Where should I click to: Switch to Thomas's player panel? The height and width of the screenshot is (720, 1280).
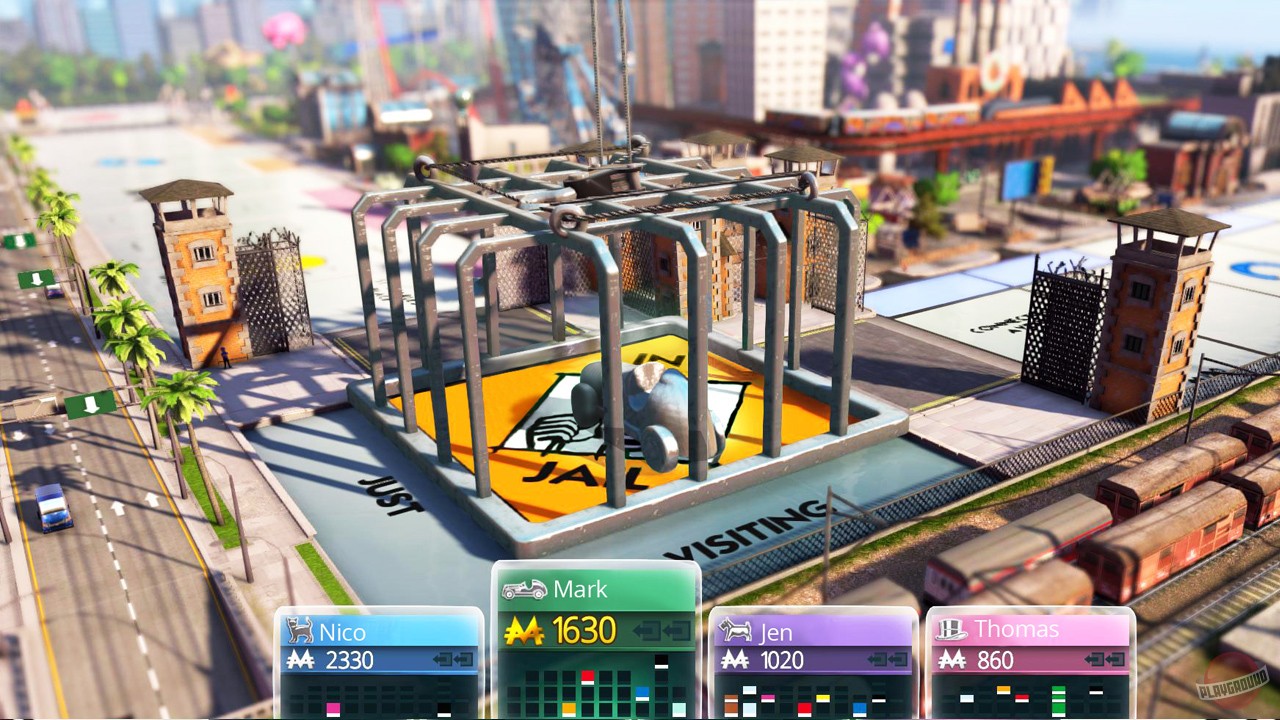tap(1030, 629)
